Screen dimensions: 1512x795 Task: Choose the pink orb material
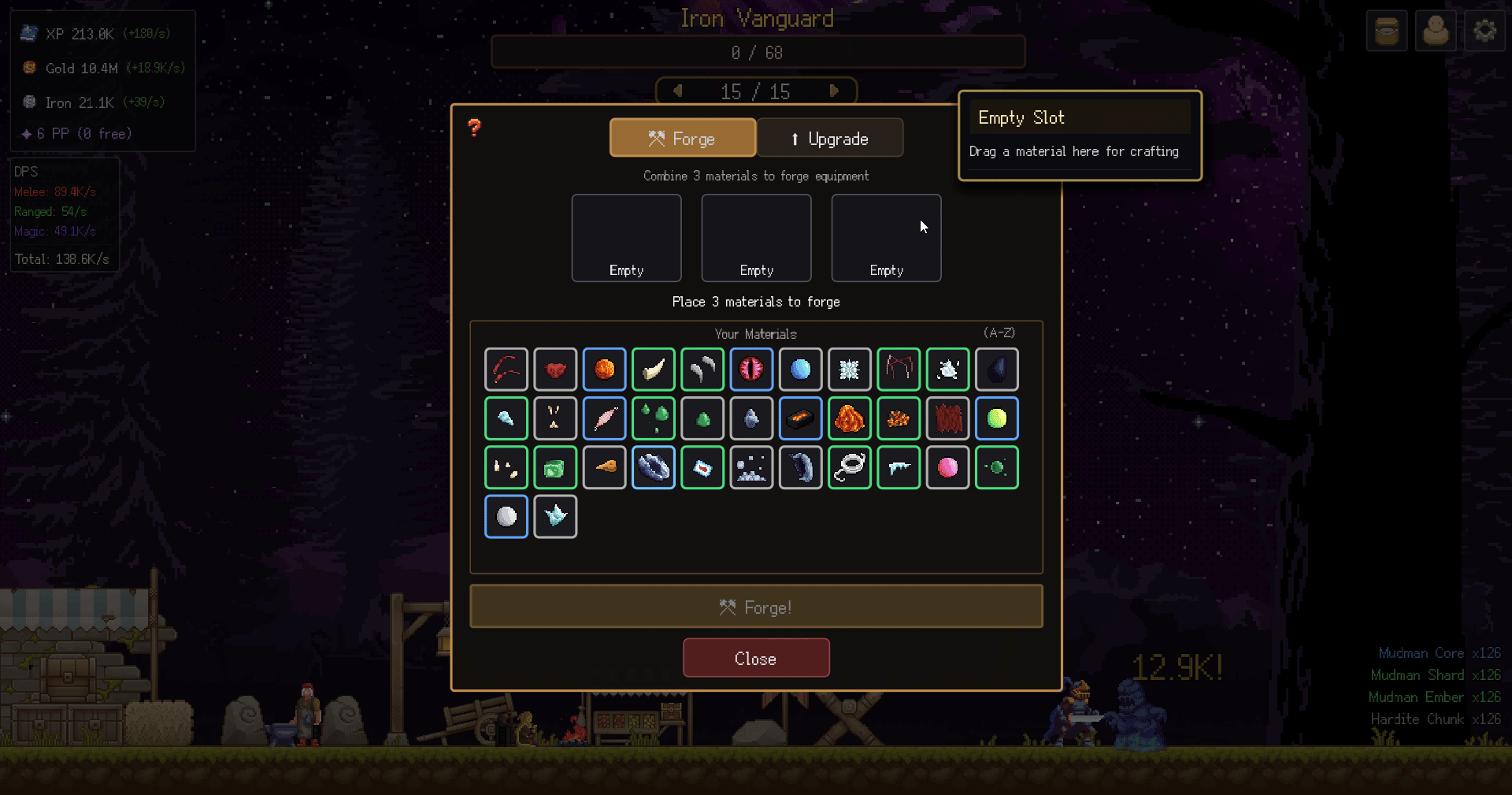[947, 468]
